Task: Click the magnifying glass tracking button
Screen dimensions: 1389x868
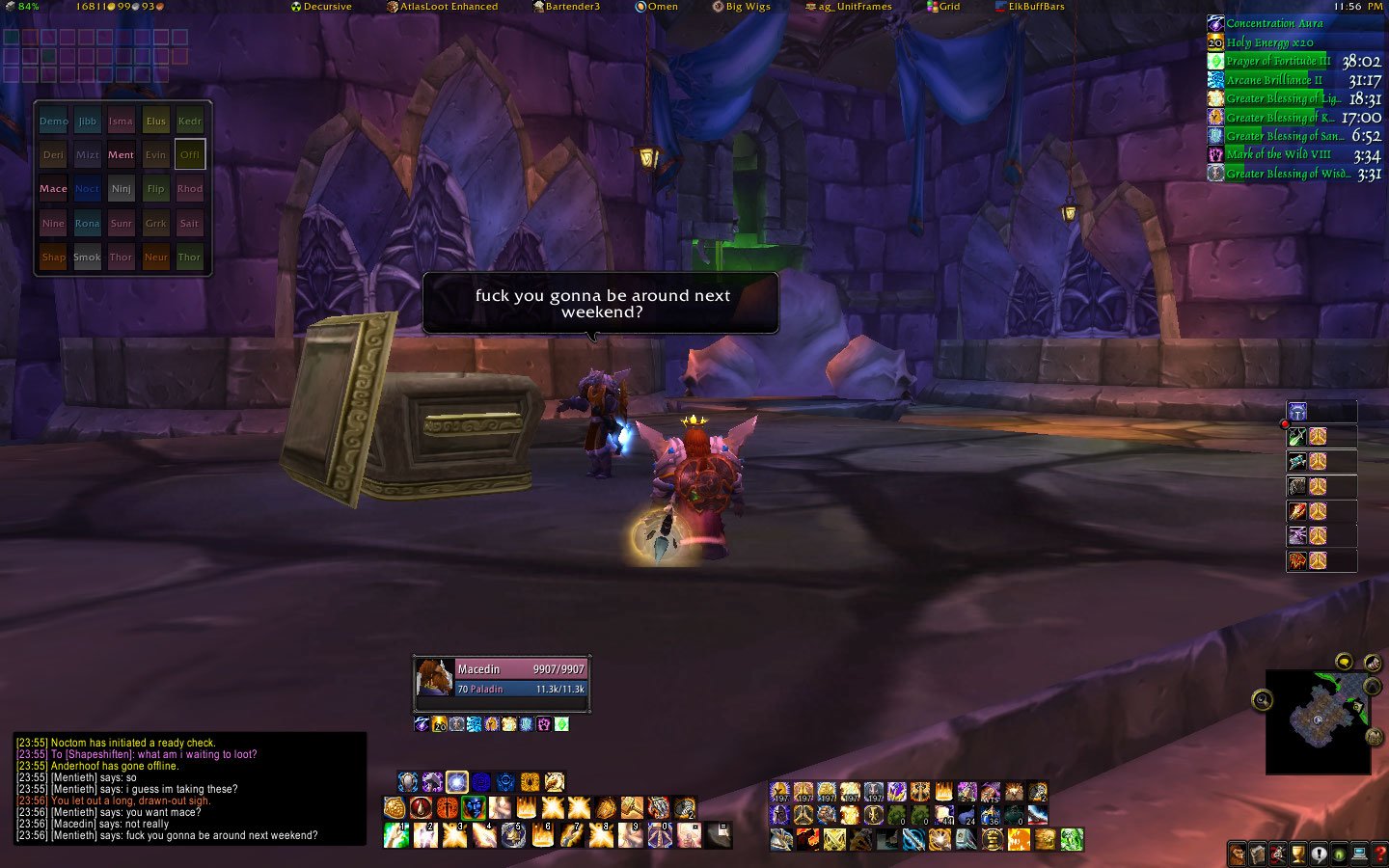Action: [x=1262, y=700]
